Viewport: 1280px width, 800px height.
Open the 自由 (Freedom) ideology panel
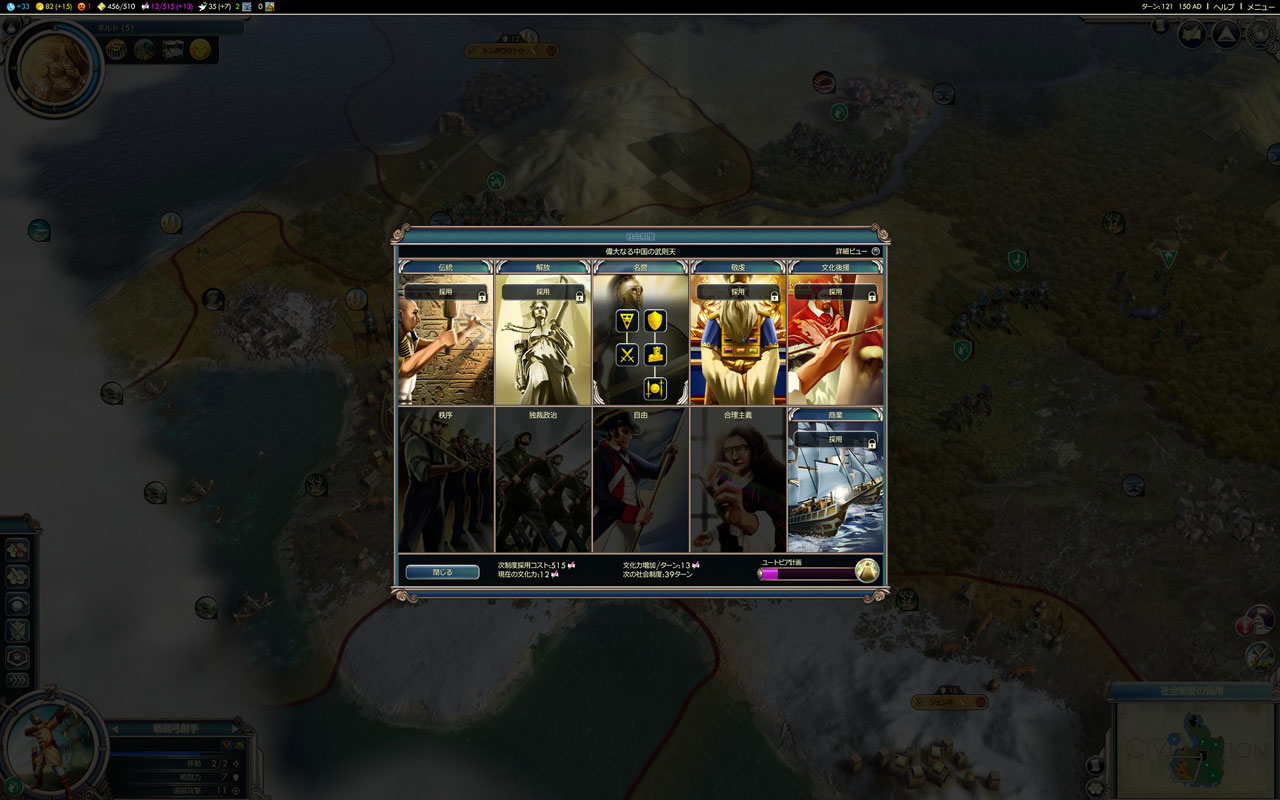click(640, 480)
